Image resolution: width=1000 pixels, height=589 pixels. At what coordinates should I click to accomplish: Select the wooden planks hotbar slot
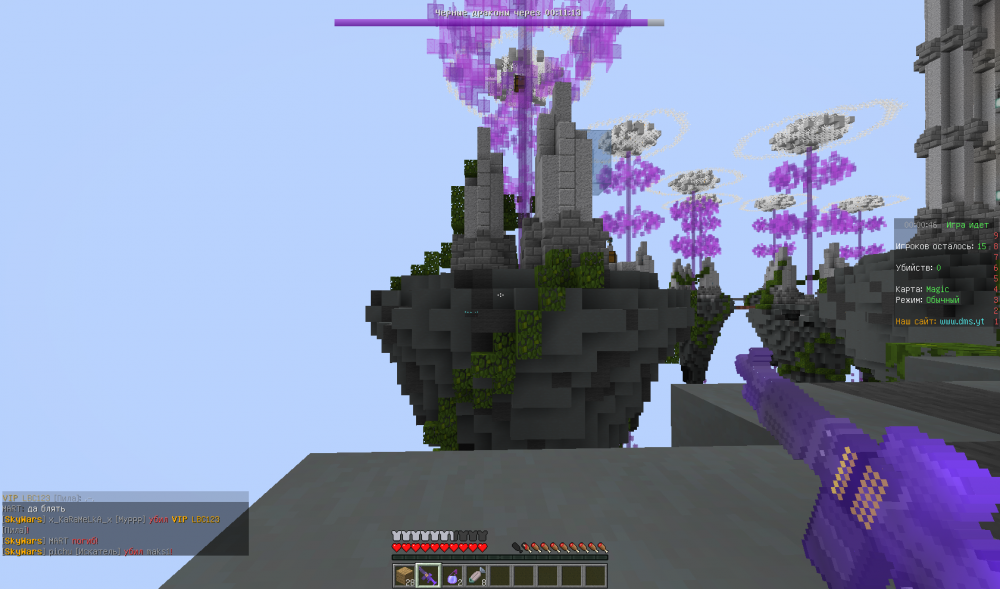pyautogui.click(x=404, y=575)
